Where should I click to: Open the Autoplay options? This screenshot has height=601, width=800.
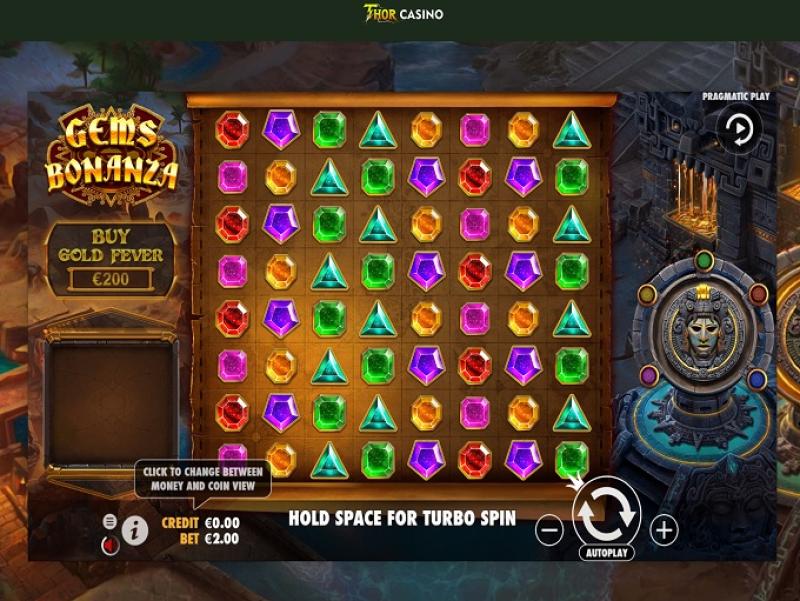click(x=606, y=552)
